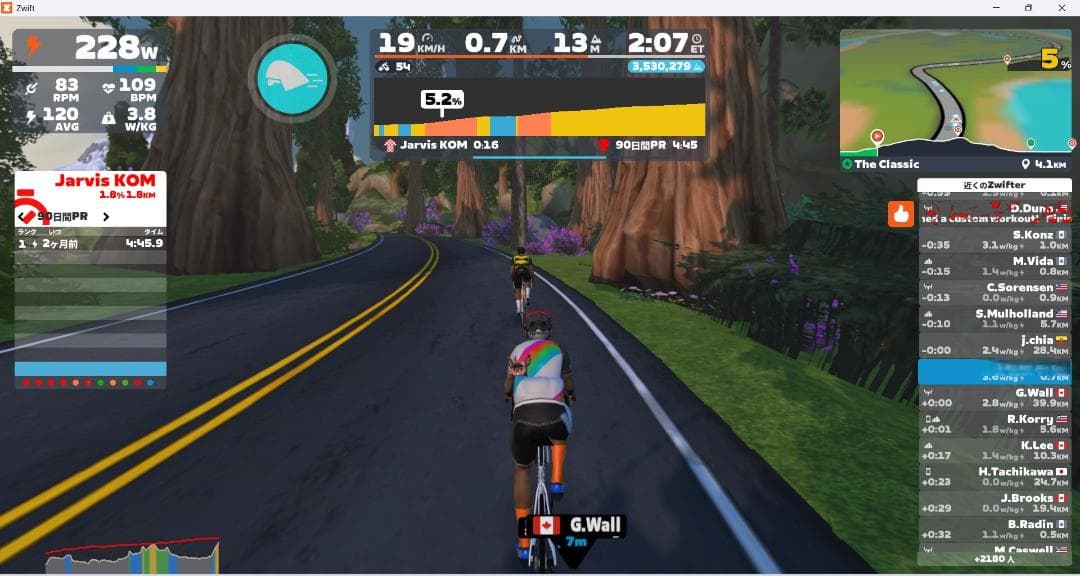The height and width of the screenshot is (576, 1080).
Task: Minimize the Zwift window
Action: (x=994, y=8)
